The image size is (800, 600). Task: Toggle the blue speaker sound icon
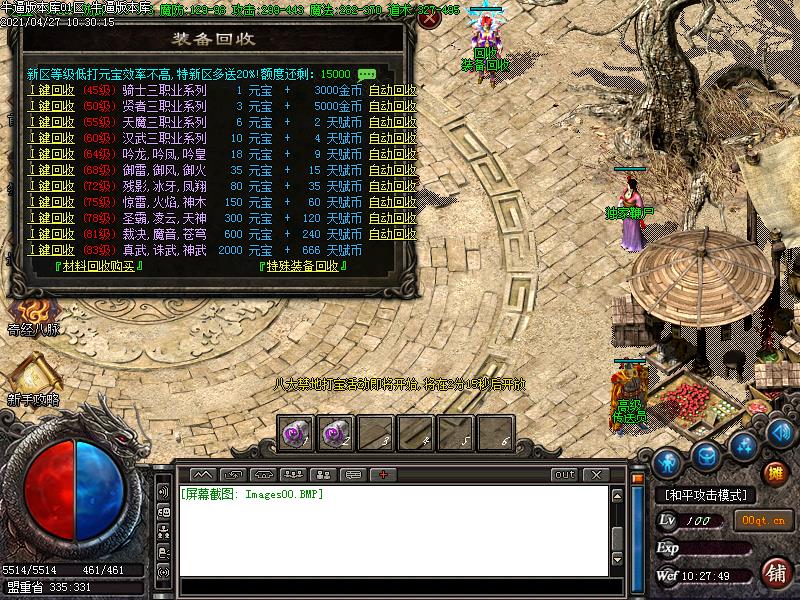(x=779, y=435)
